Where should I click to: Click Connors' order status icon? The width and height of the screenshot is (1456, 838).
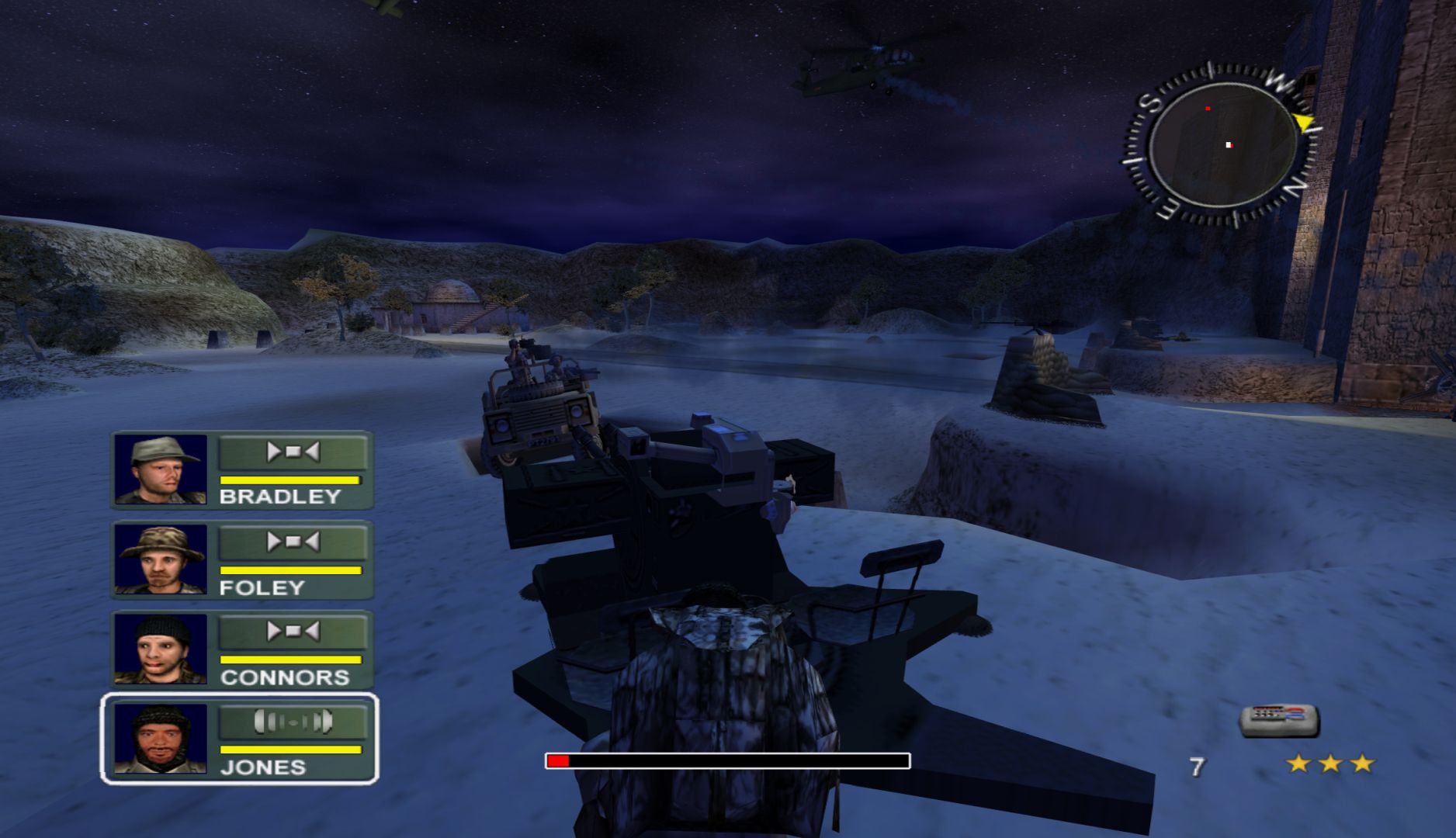click(x=293, y=632)
